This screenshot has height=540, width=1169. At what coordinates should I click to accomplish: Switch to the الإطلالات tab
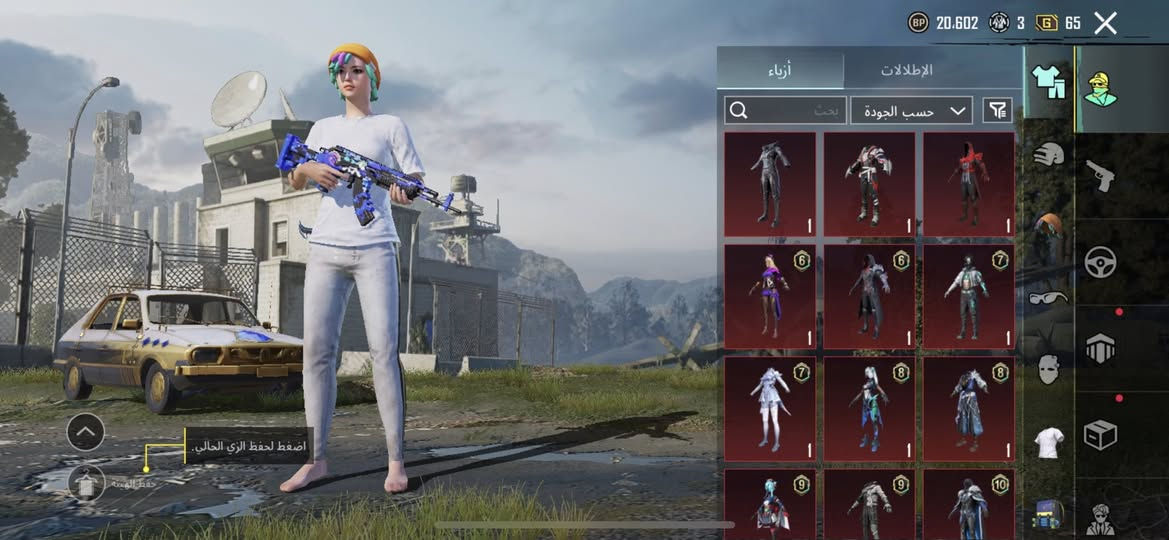coord(907,70)
